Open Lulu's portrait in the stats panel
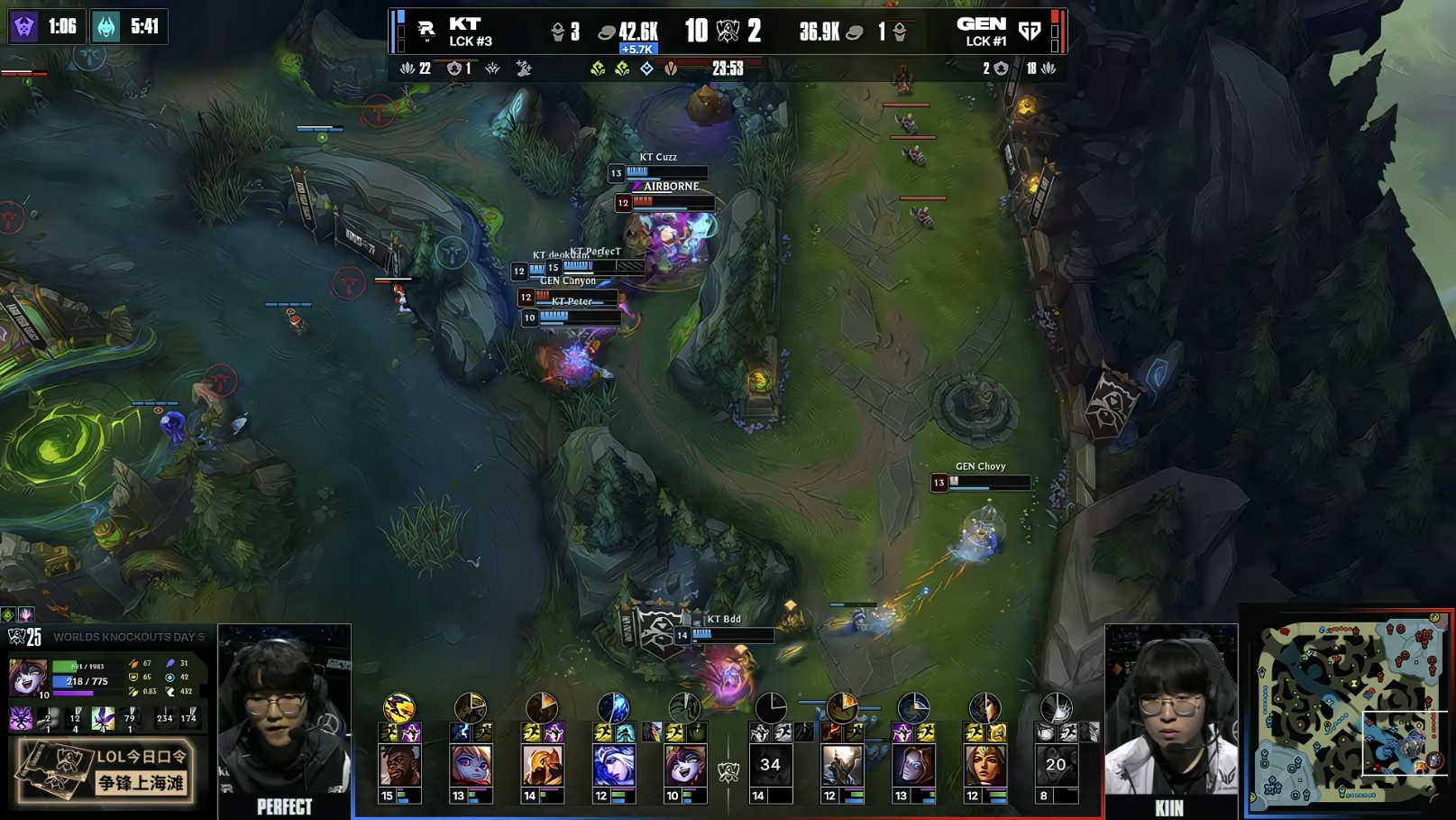 point(26,676)
